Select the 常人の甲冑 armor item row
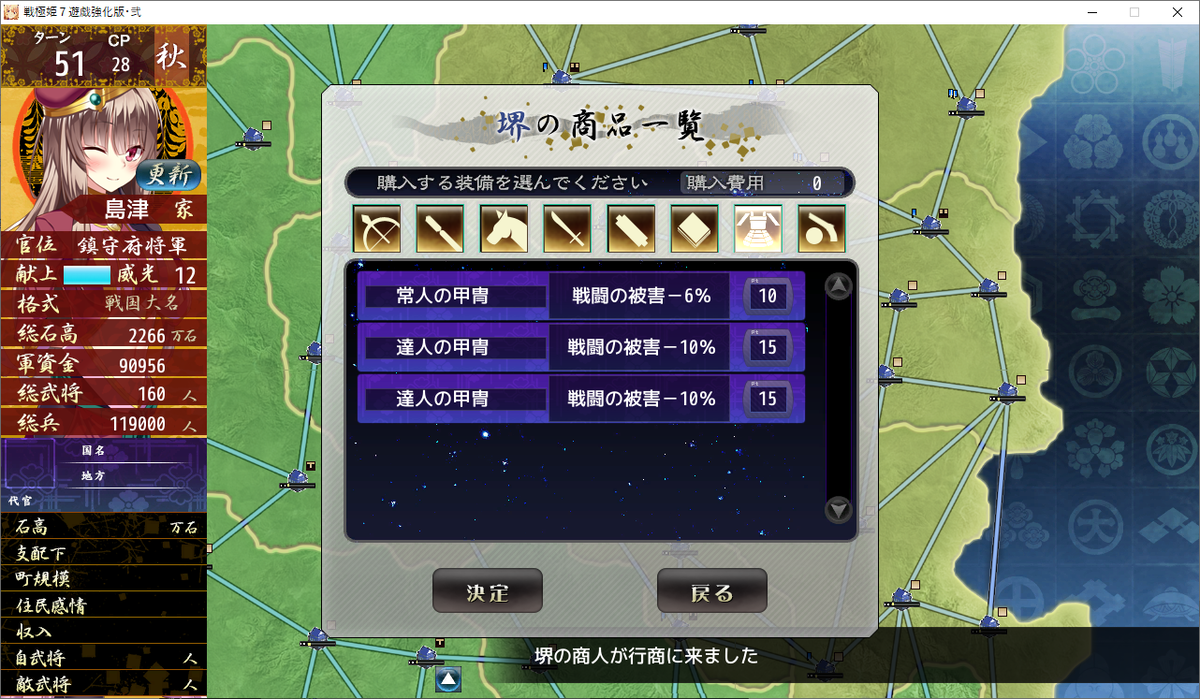This screenshot has width=1200, height=699. tap(580, 296)
